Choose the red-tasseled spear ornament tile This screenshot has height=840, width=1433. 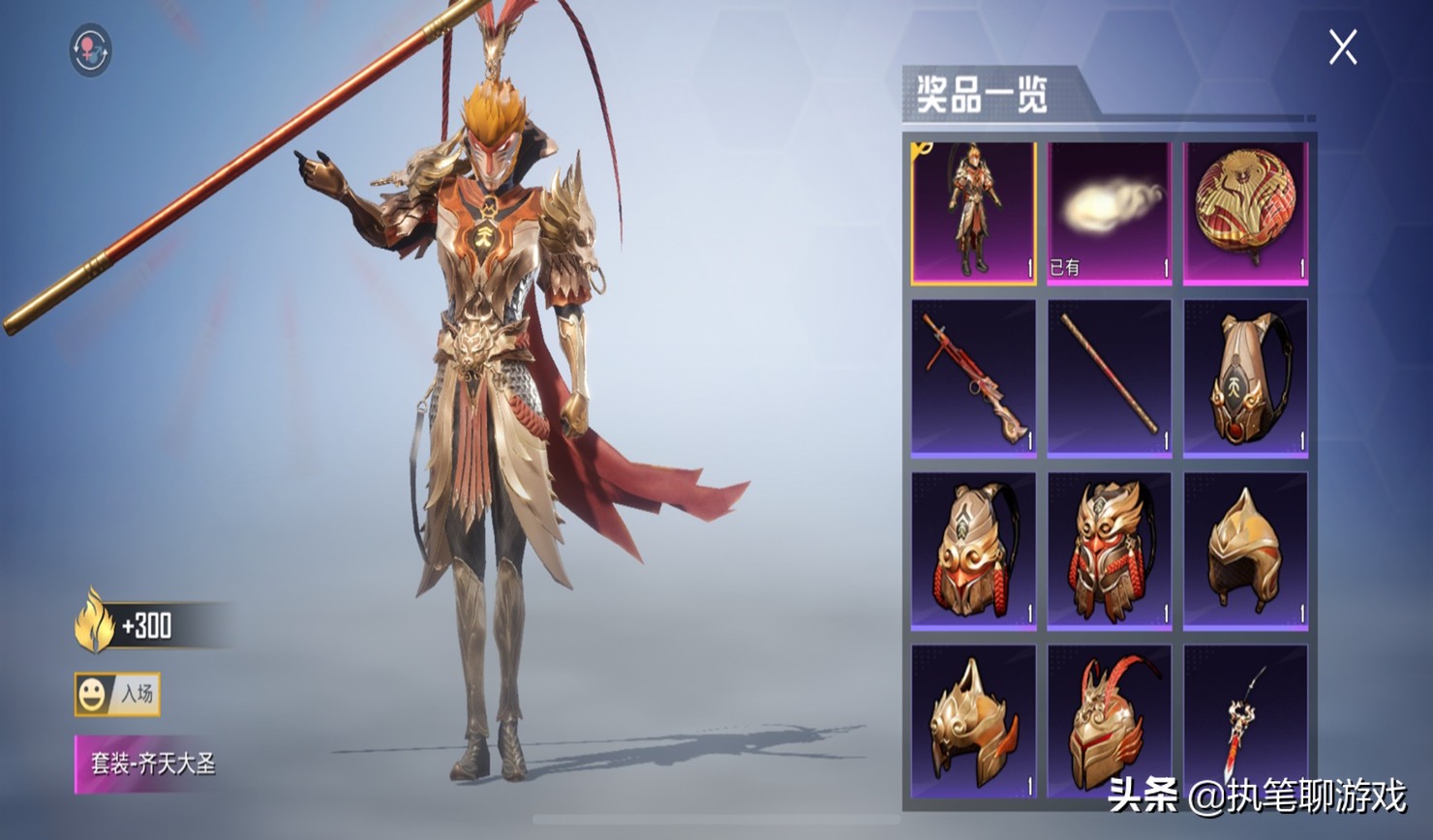(x=1245, y=721)
